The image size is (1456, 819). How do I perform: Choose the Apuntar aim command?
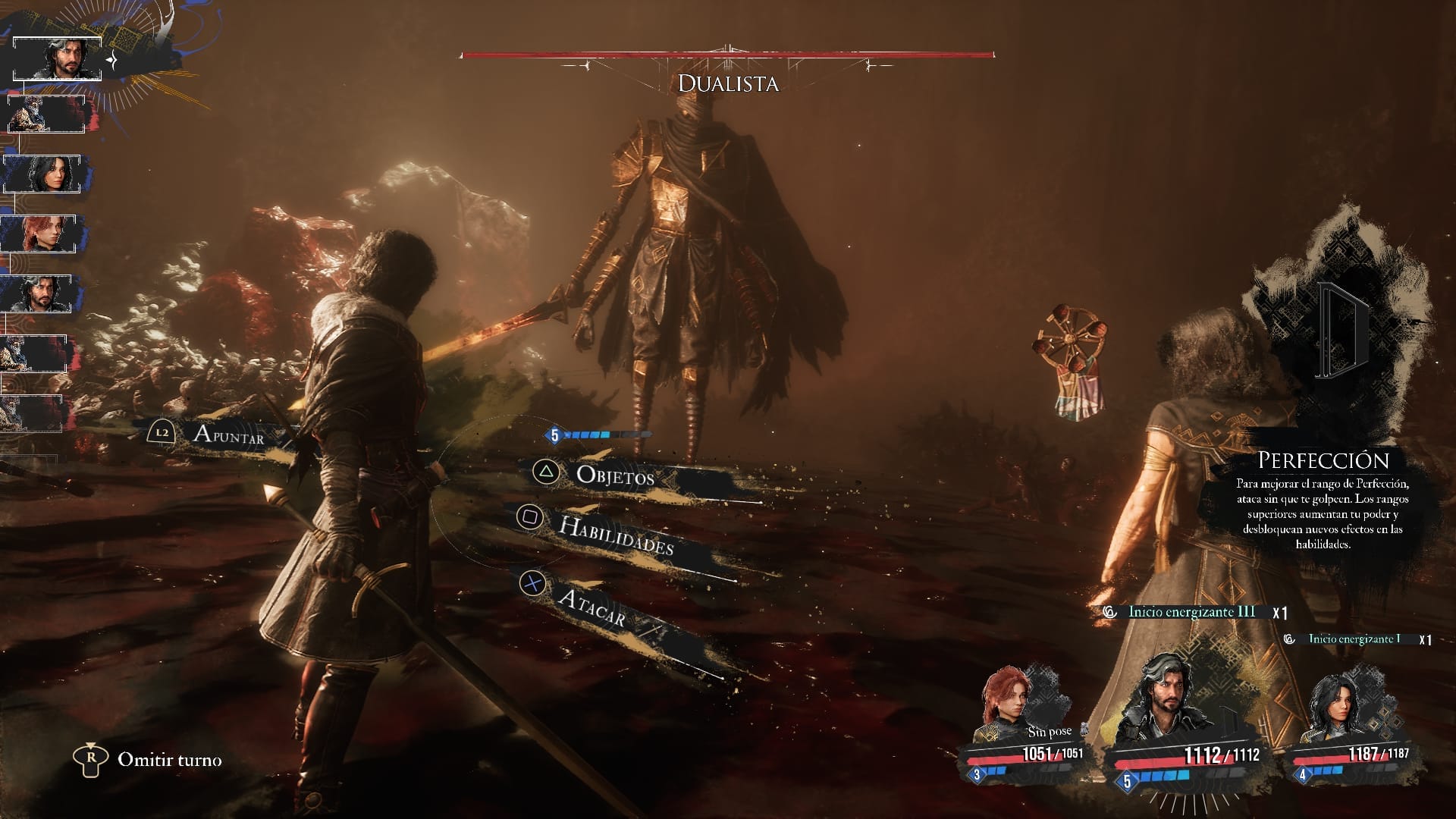pyautogui.click(x=227, y=435)
